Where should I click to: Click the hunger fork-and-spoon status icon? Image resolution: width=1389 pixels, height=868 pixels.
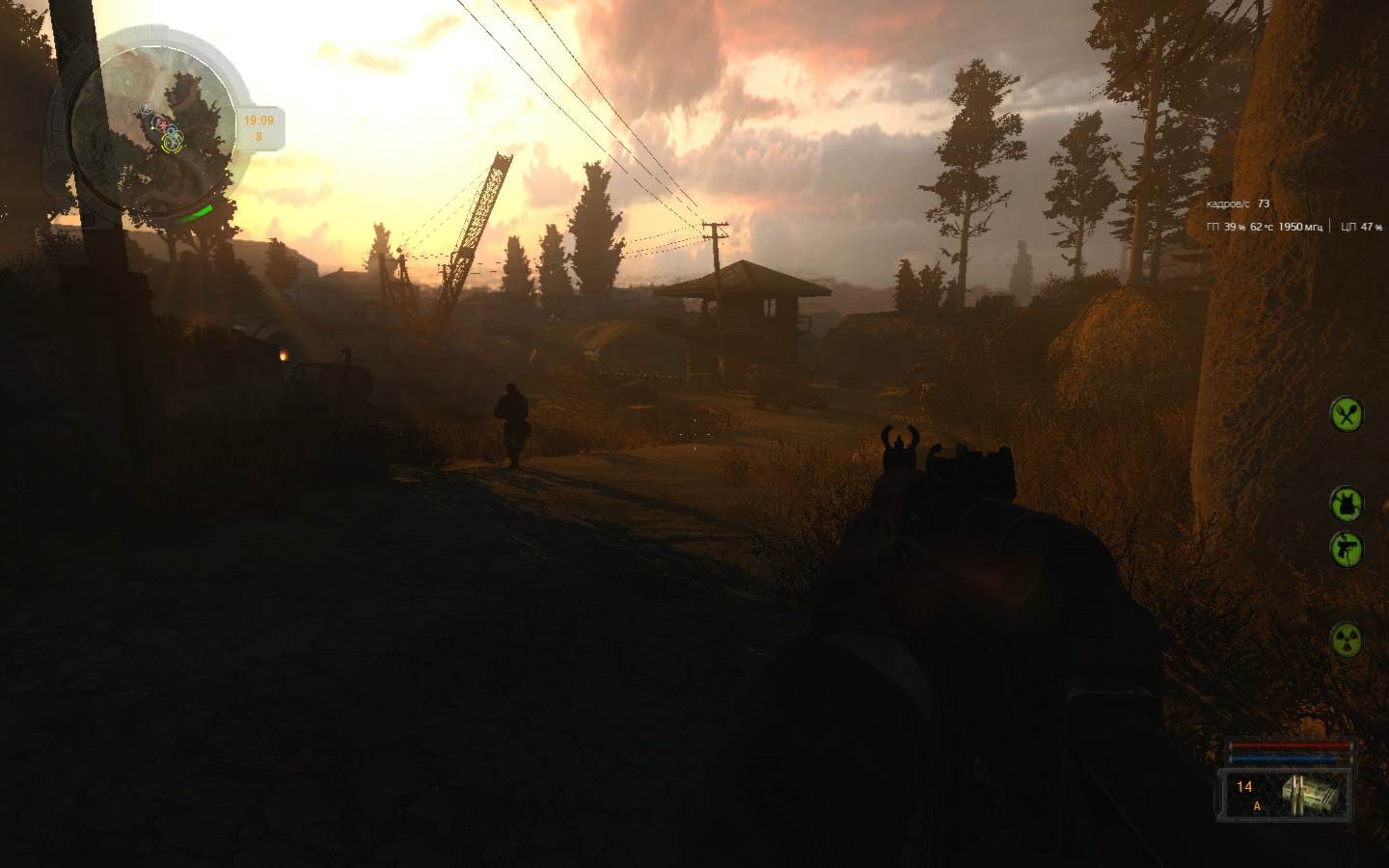(1347, 415)
